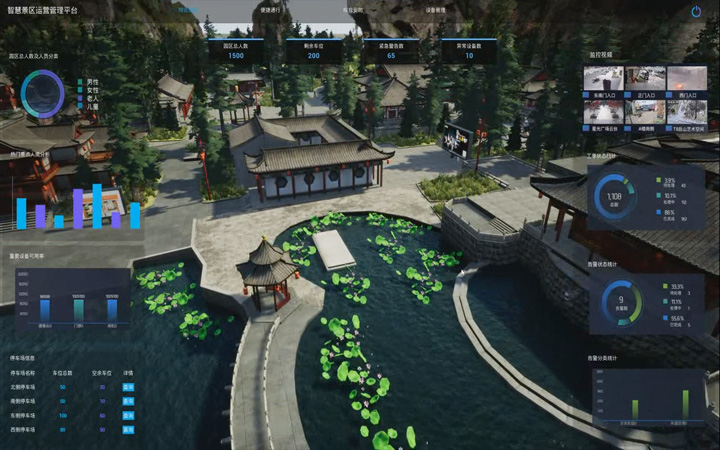Switch to the 便捷通行 tab
This screenshot has width=720, height=450.
(x=270, y=9)
